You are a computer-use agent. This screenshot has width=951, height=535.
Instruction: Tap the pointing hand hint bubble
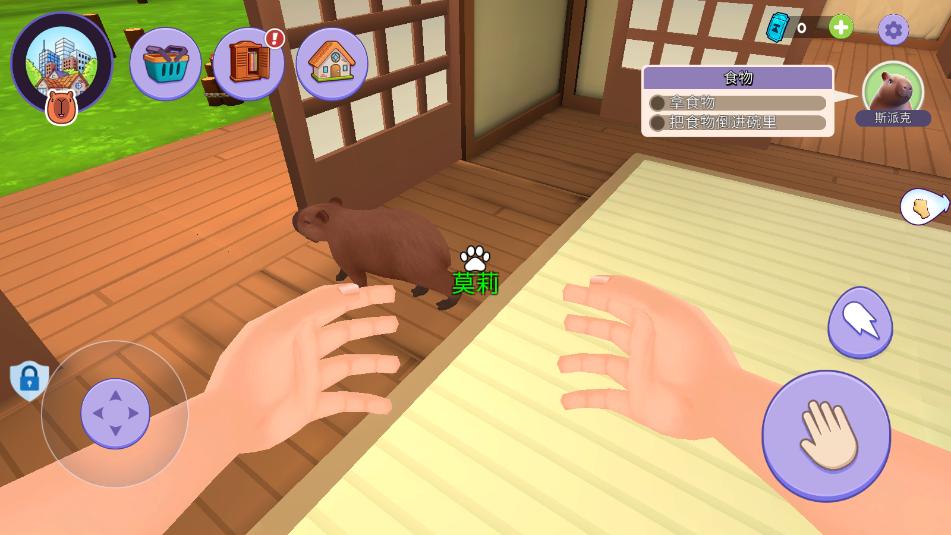pyautogui.click(x=922, y=206)
